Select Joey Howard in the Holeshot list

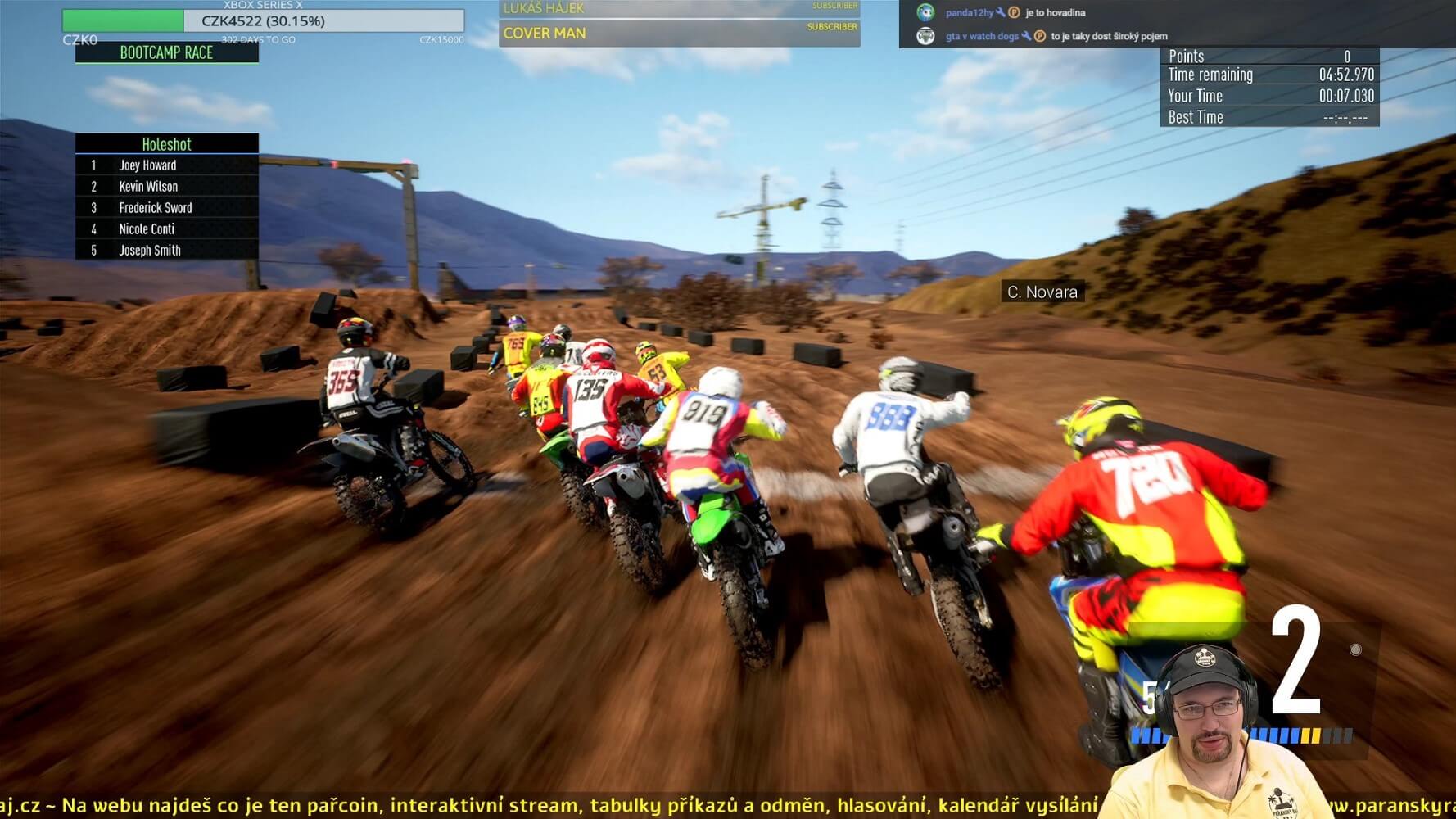[x=148, y=165]
